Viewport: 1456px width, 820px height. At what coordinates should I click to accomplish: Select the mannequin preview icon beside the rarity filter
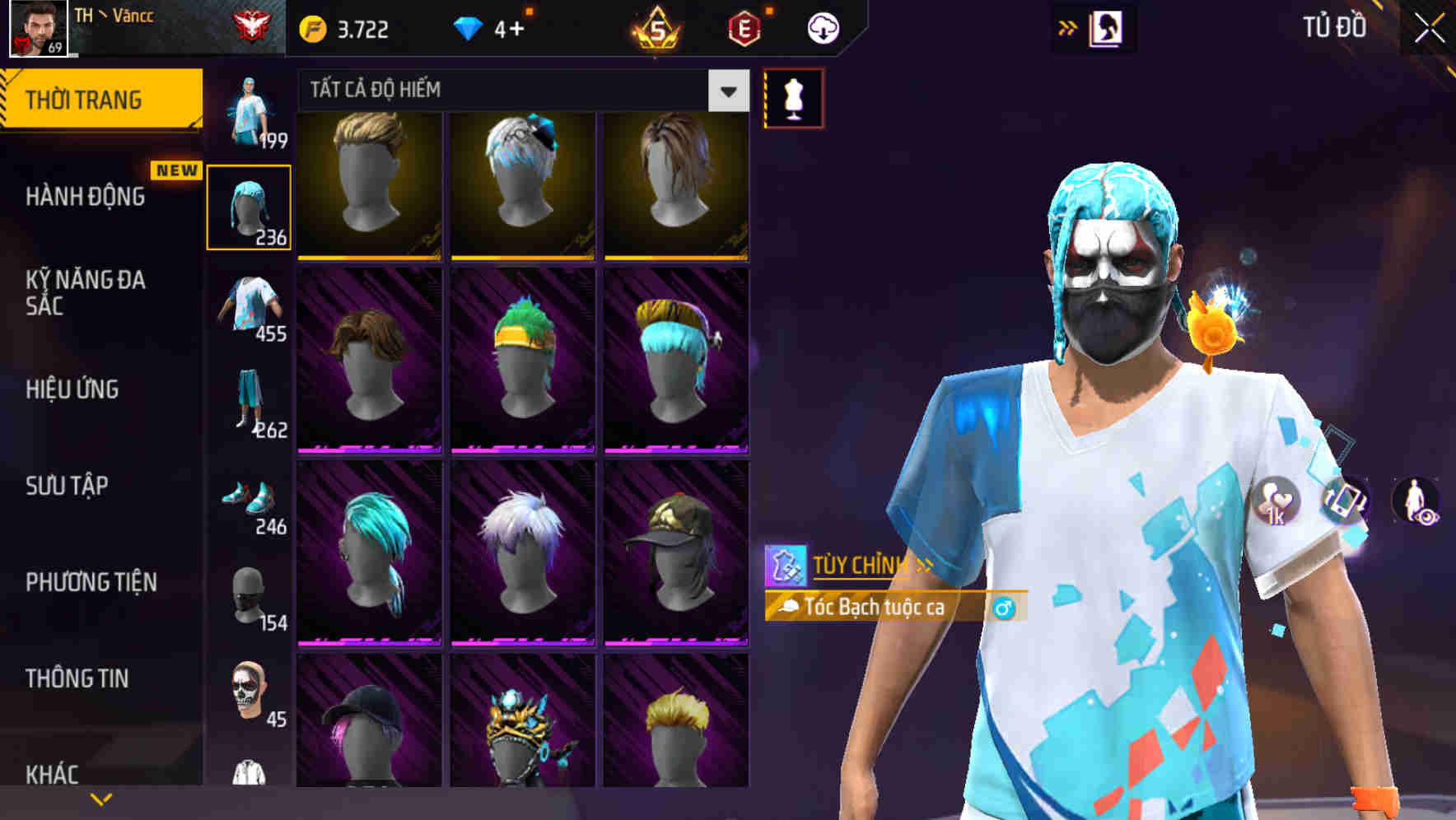(x=793, y=97)
